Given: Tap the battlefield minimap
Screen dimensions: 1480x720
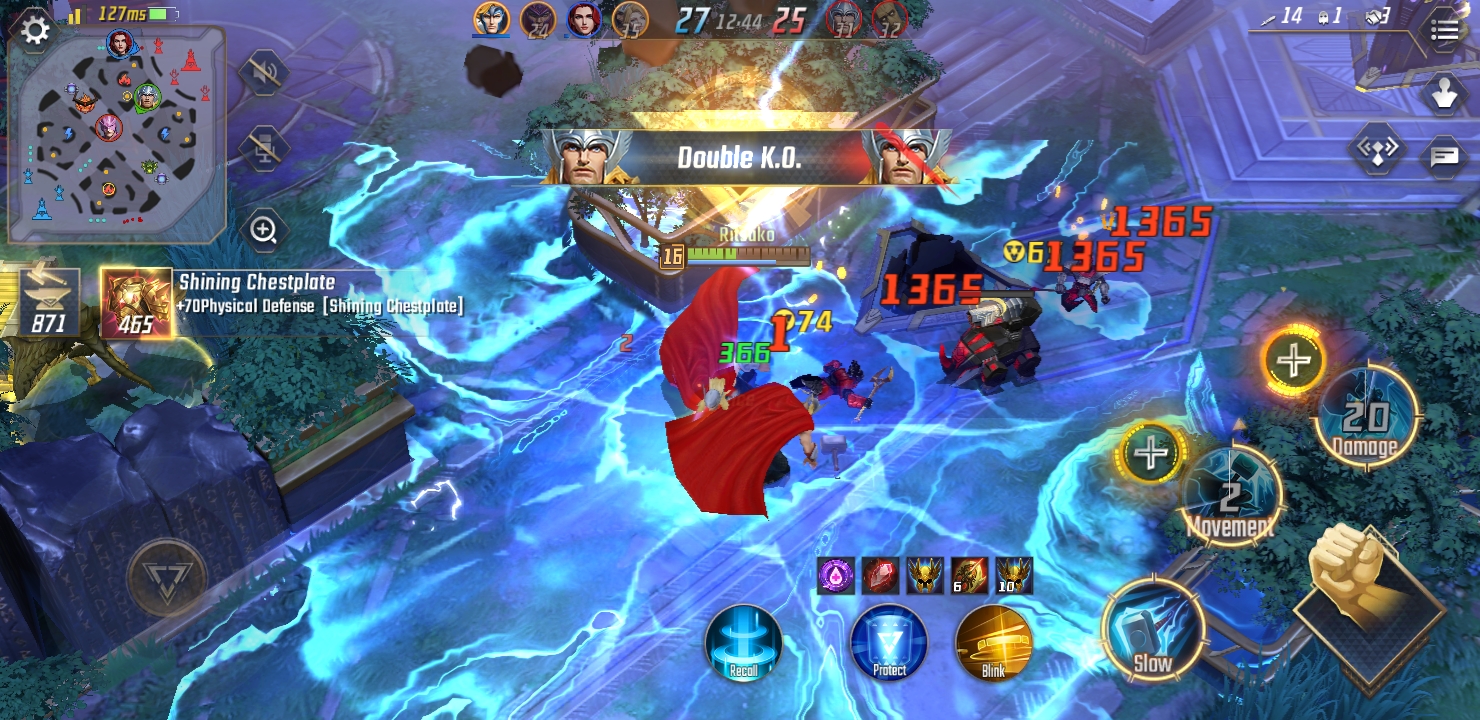Looking at the screenshot, I should (x=117, y=135).
